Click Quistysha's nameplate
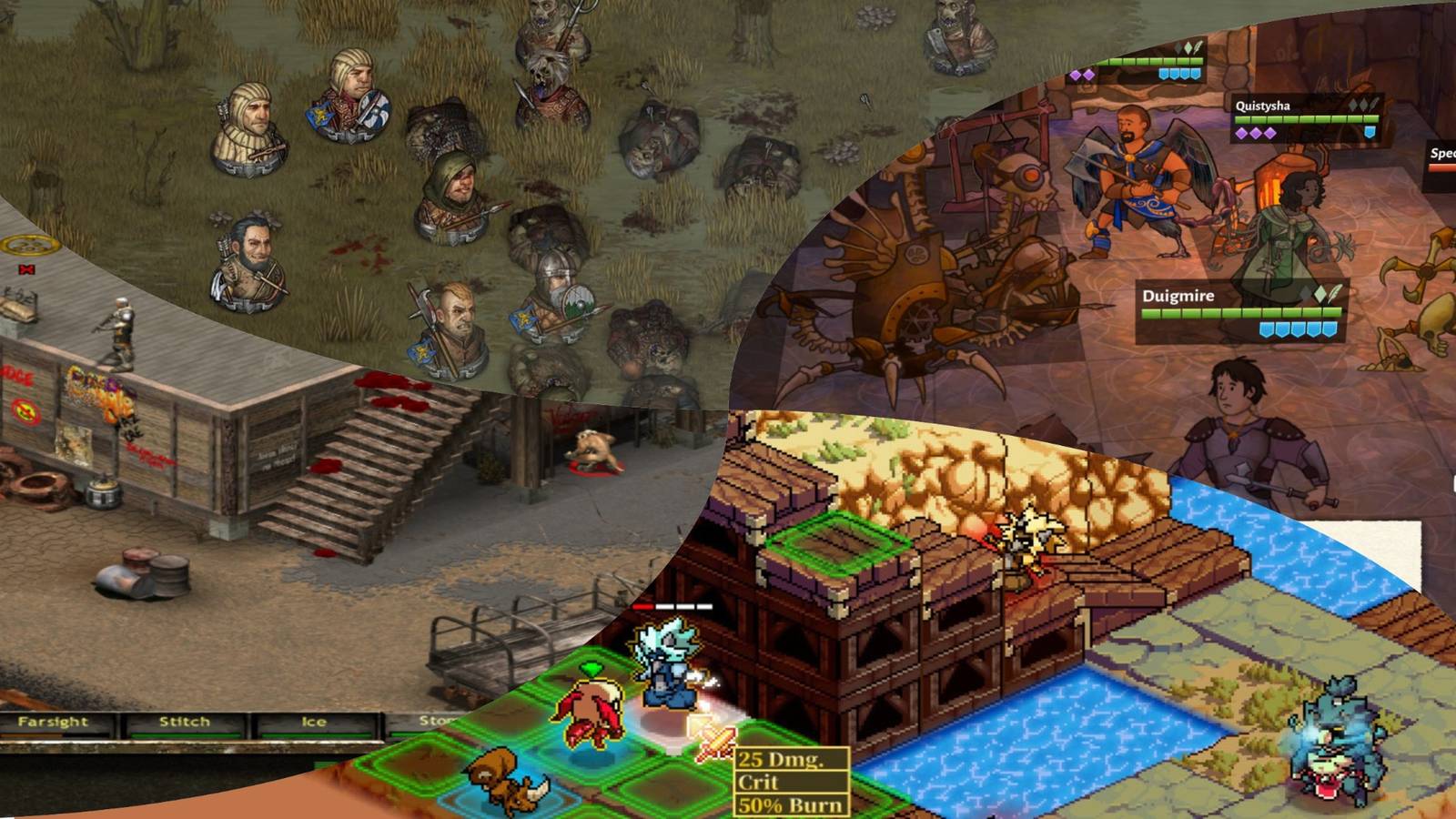Screen dimensions: 1456x819 click(x=1263, y=106)
